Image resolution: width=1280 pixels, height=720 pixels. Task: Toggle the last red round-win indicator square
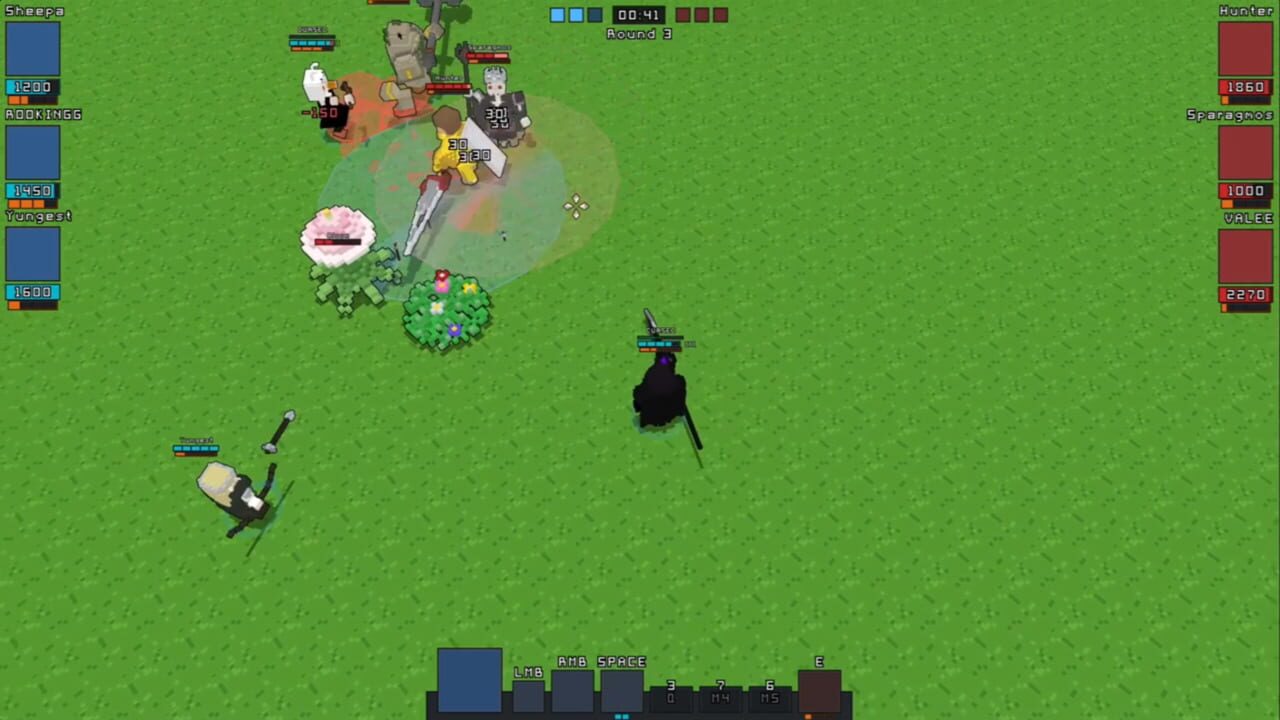[x=719, y=14]
